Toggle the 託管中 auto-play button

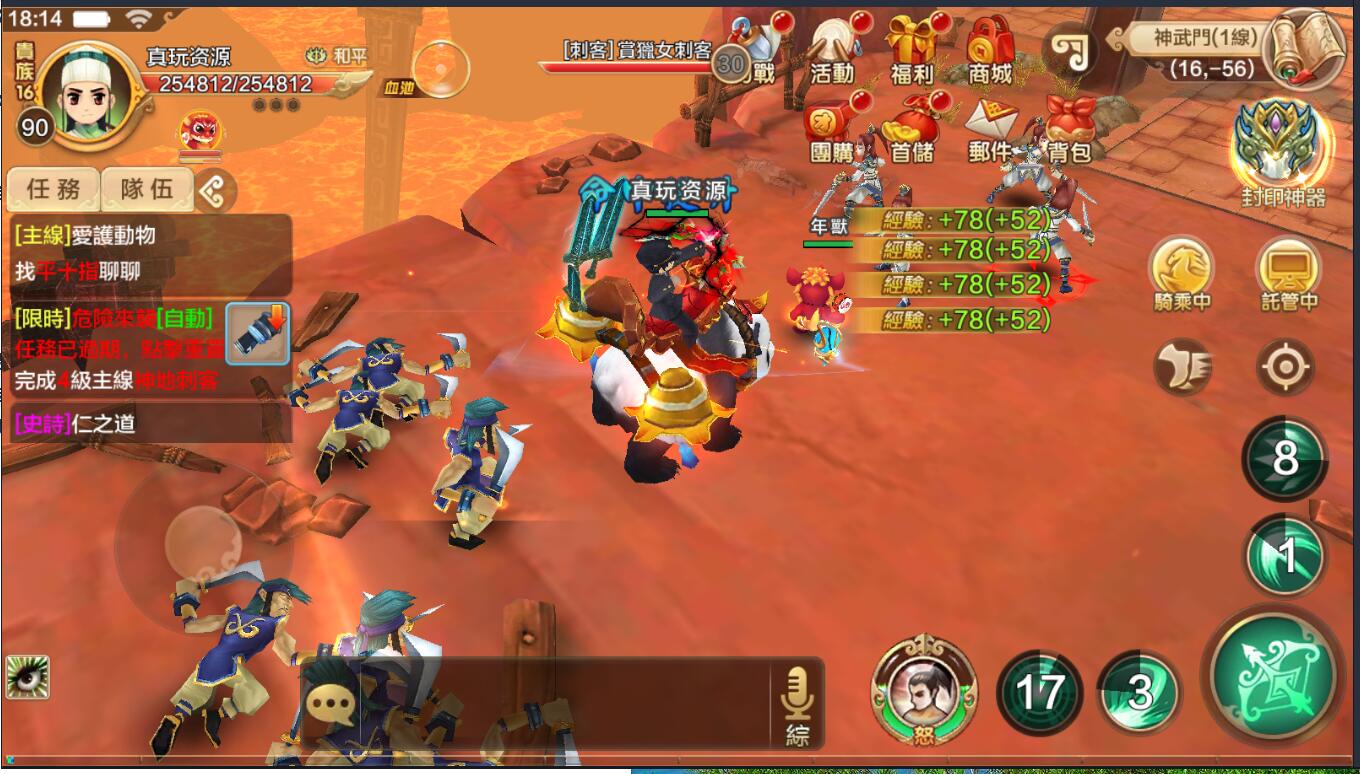[x=1288, y=272]
